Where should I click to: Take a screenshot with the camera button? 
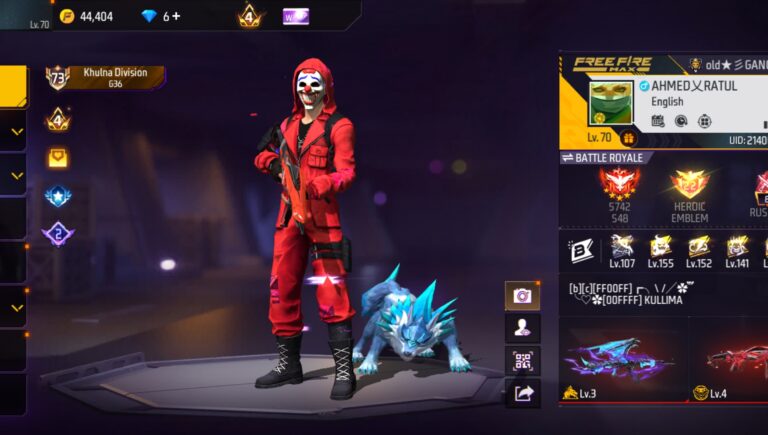(x=522, y=296)
